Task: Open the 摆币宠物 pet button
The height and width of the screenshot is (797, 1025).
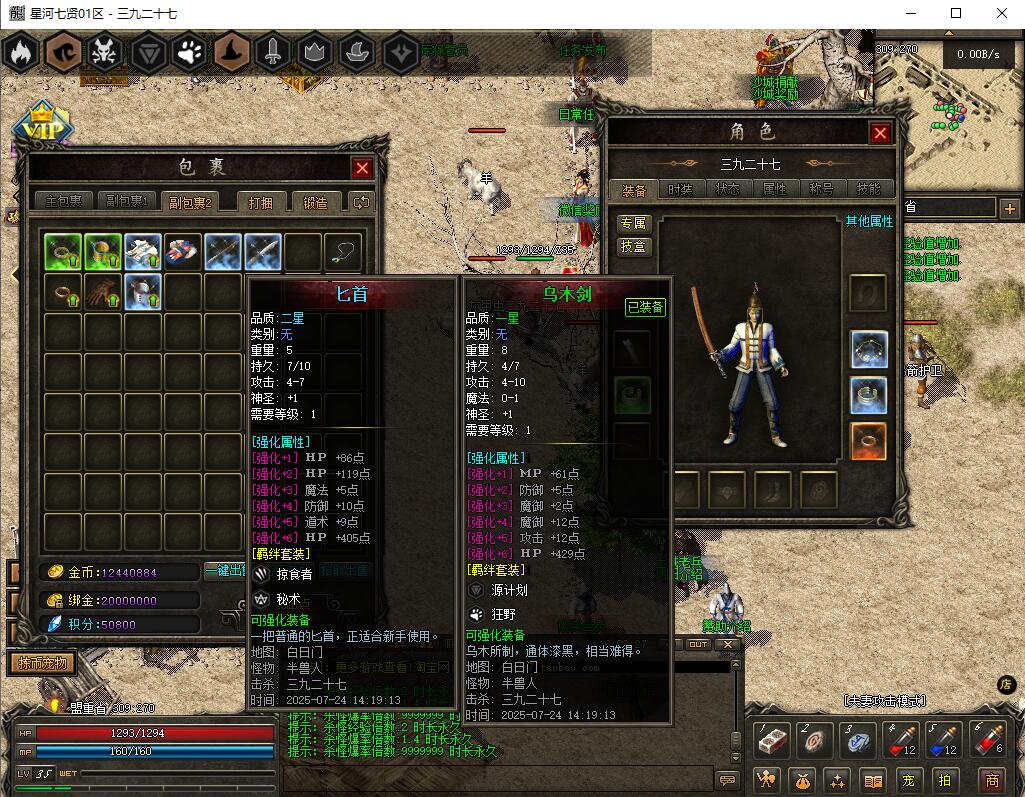Action: coord(43,663)
